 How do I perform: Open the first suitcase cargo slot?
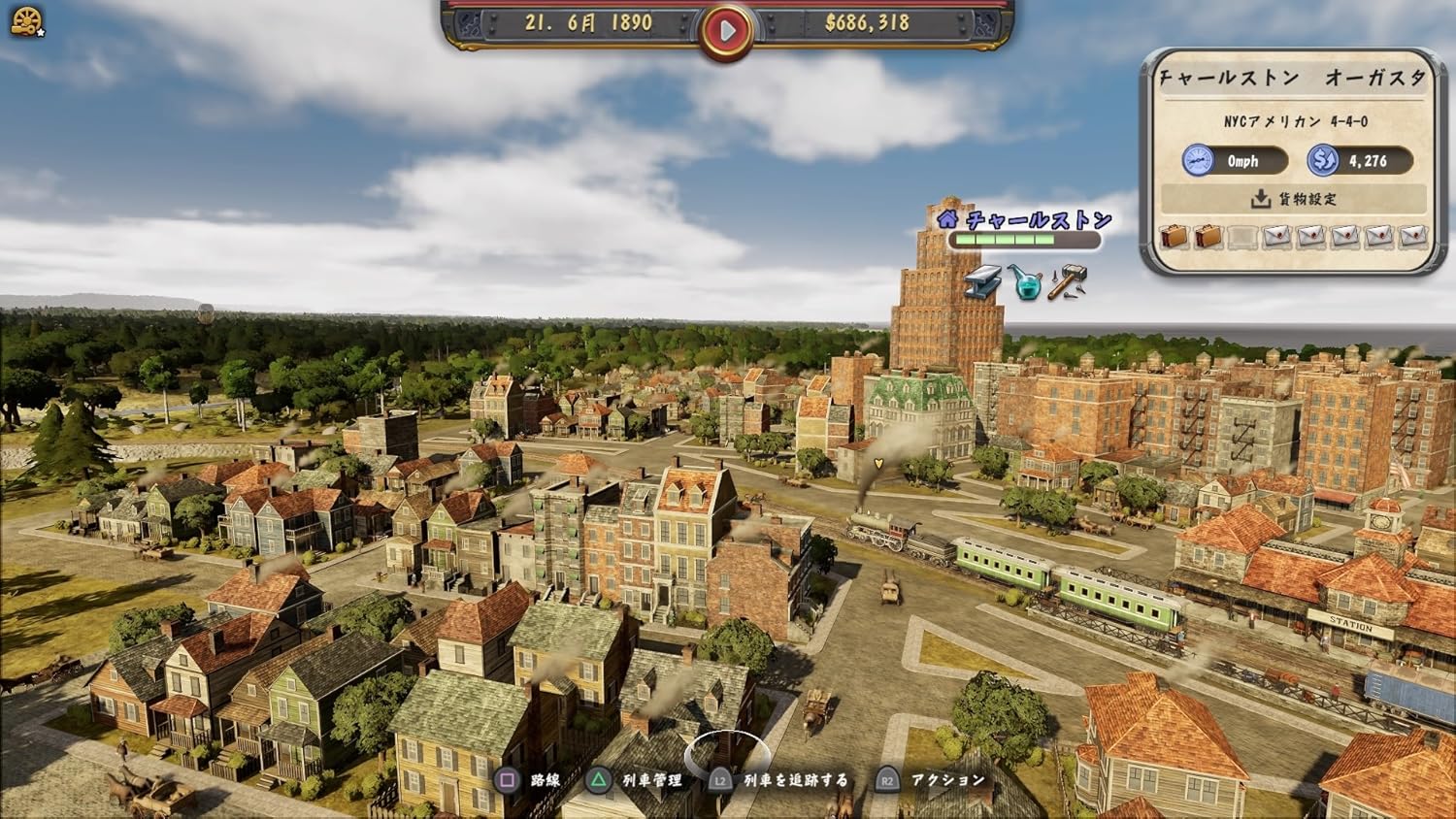click(1175, 236)
